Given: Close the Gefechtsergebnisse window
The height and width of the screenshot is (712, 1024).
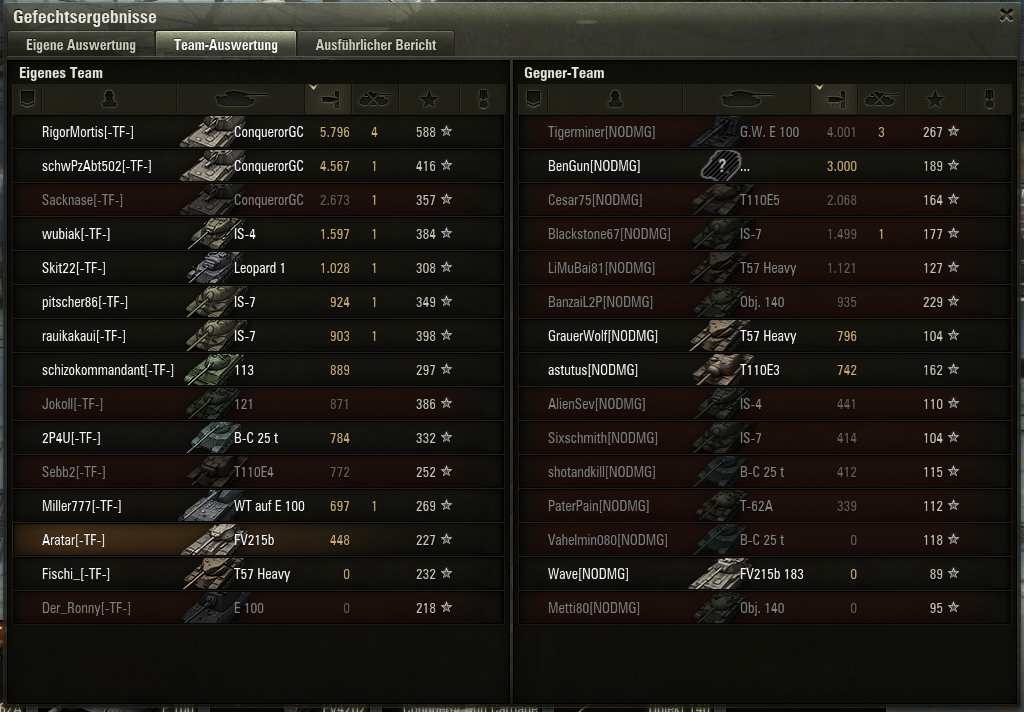Looking at the screenshot, I should (1006, 15).
